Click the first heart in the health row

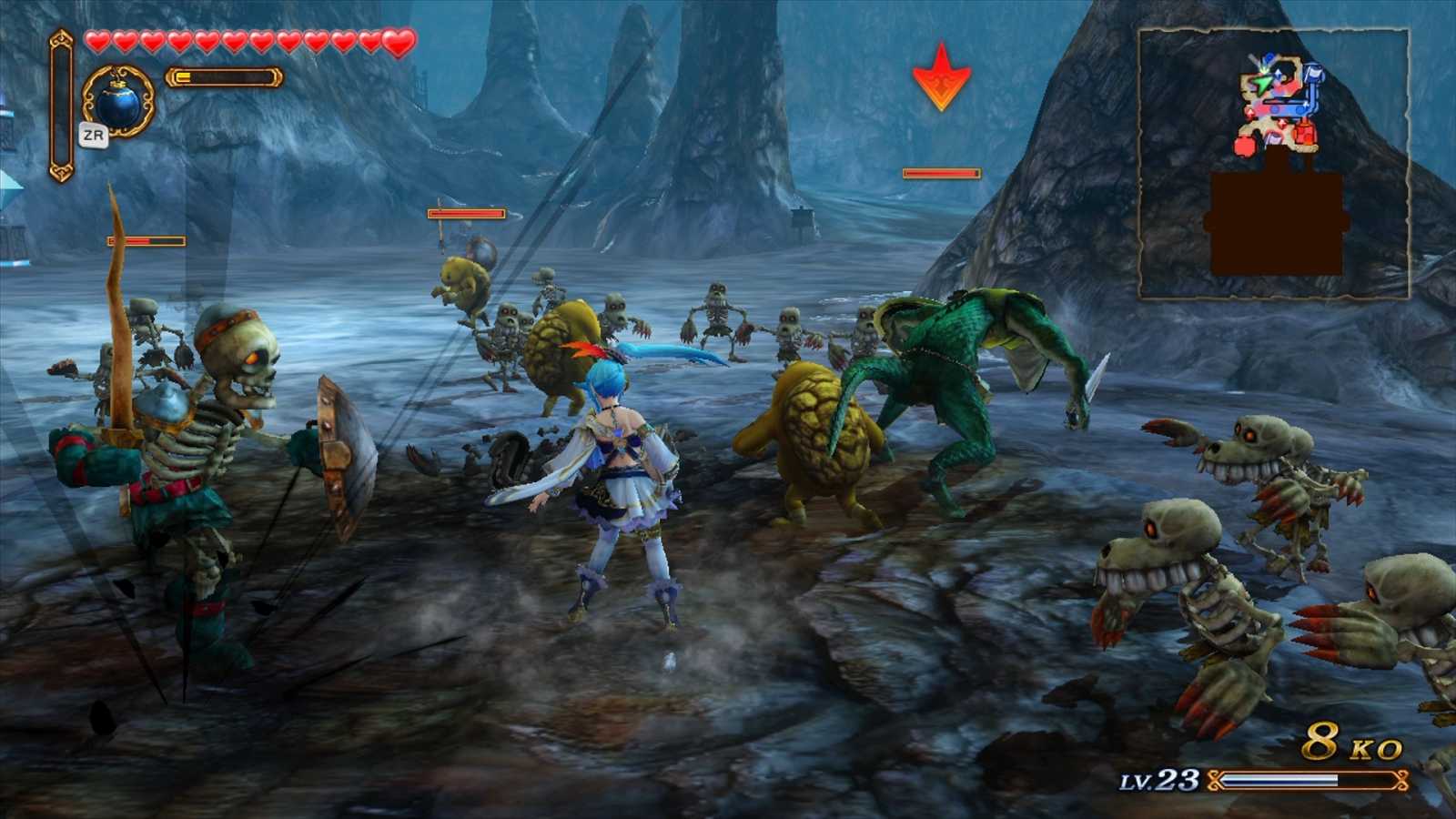(x=96, y=43)
